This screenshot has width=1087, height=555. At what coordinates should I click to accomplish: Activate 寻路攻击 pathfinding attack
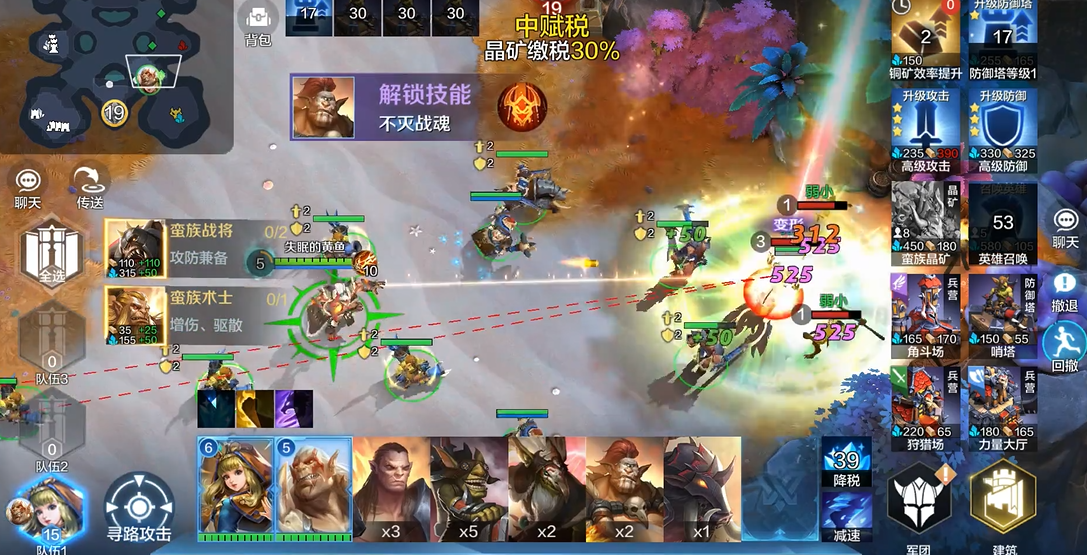[x=139, y=508]
